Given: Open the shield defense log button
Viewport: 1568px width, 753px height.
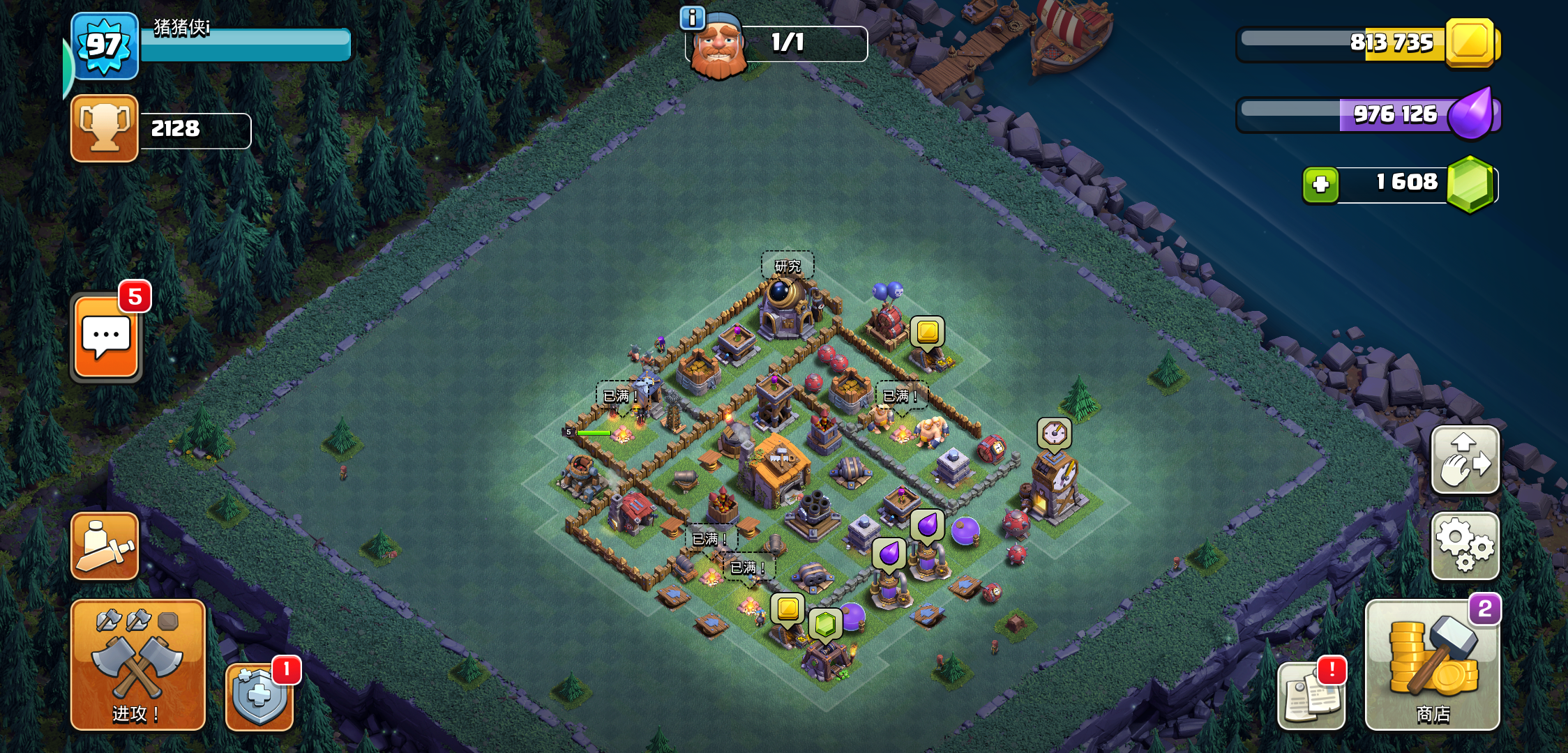Looking at the screenshot, I should point(259,695).
